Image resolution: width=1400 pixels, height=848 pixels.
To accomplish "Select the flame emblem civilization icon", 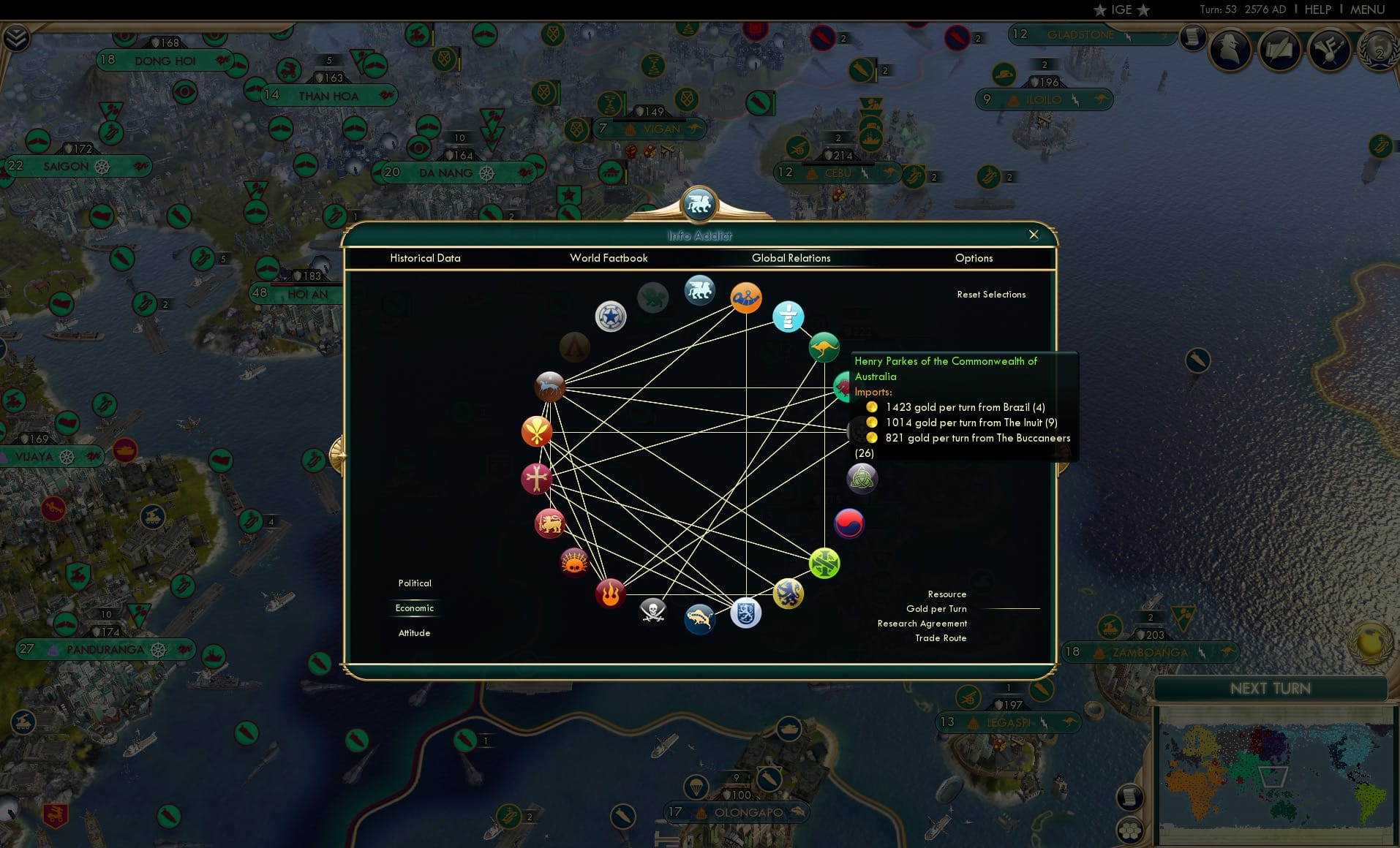I will 610,594.
